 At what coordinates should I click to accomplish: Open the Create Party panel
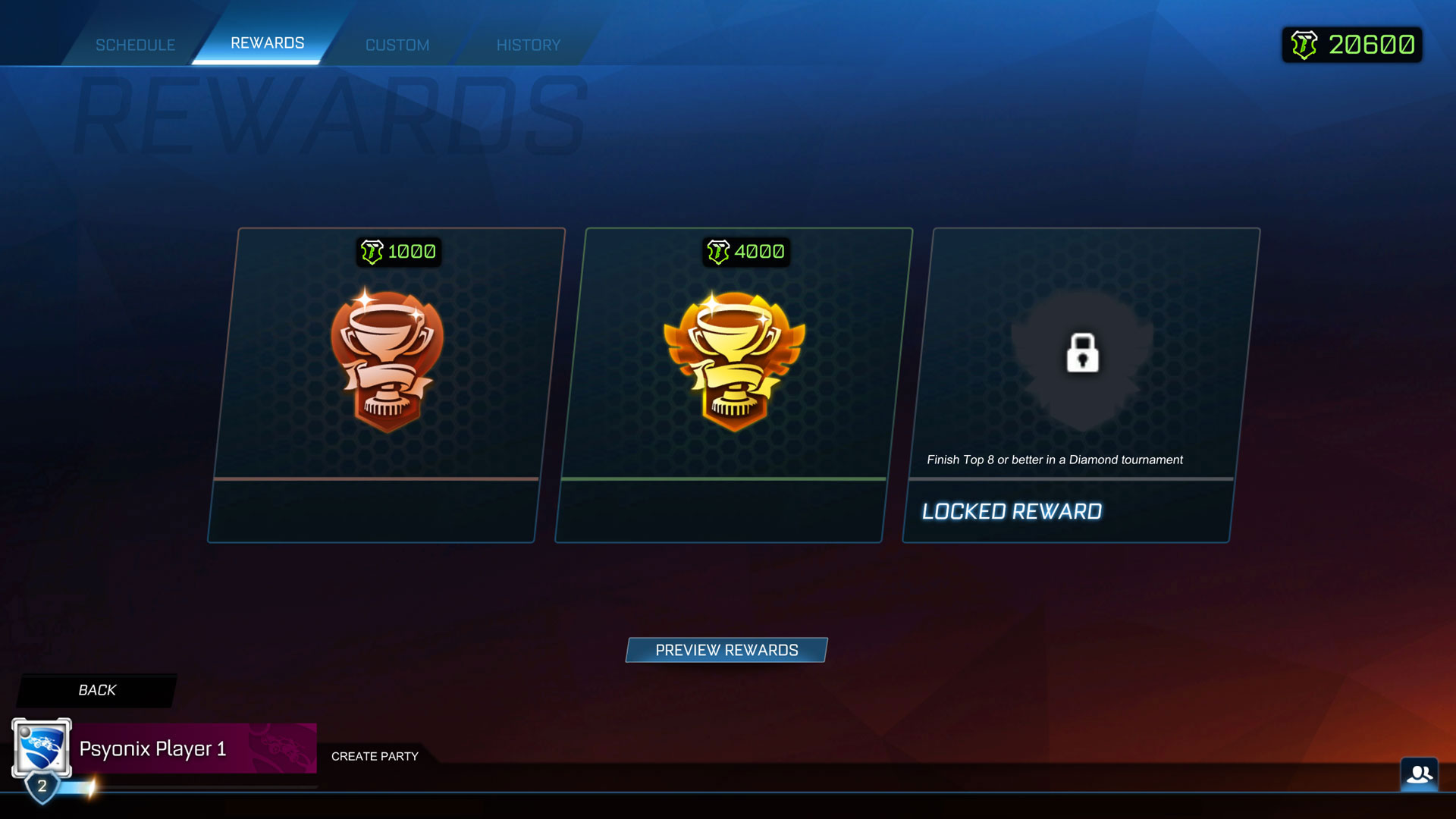click(x=375, y=756)
